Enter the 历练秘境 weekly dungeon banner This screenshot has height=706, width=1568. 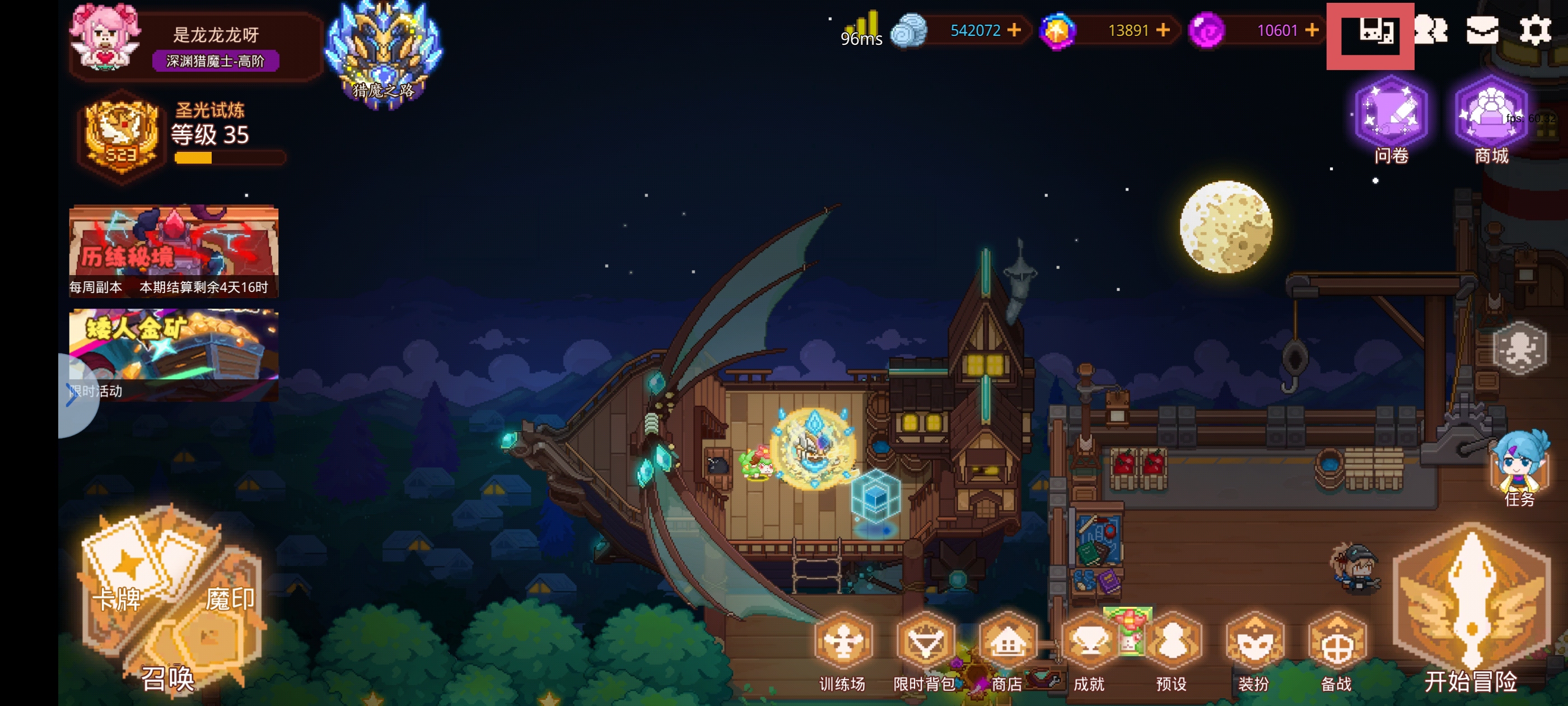(x=174, y=250)
